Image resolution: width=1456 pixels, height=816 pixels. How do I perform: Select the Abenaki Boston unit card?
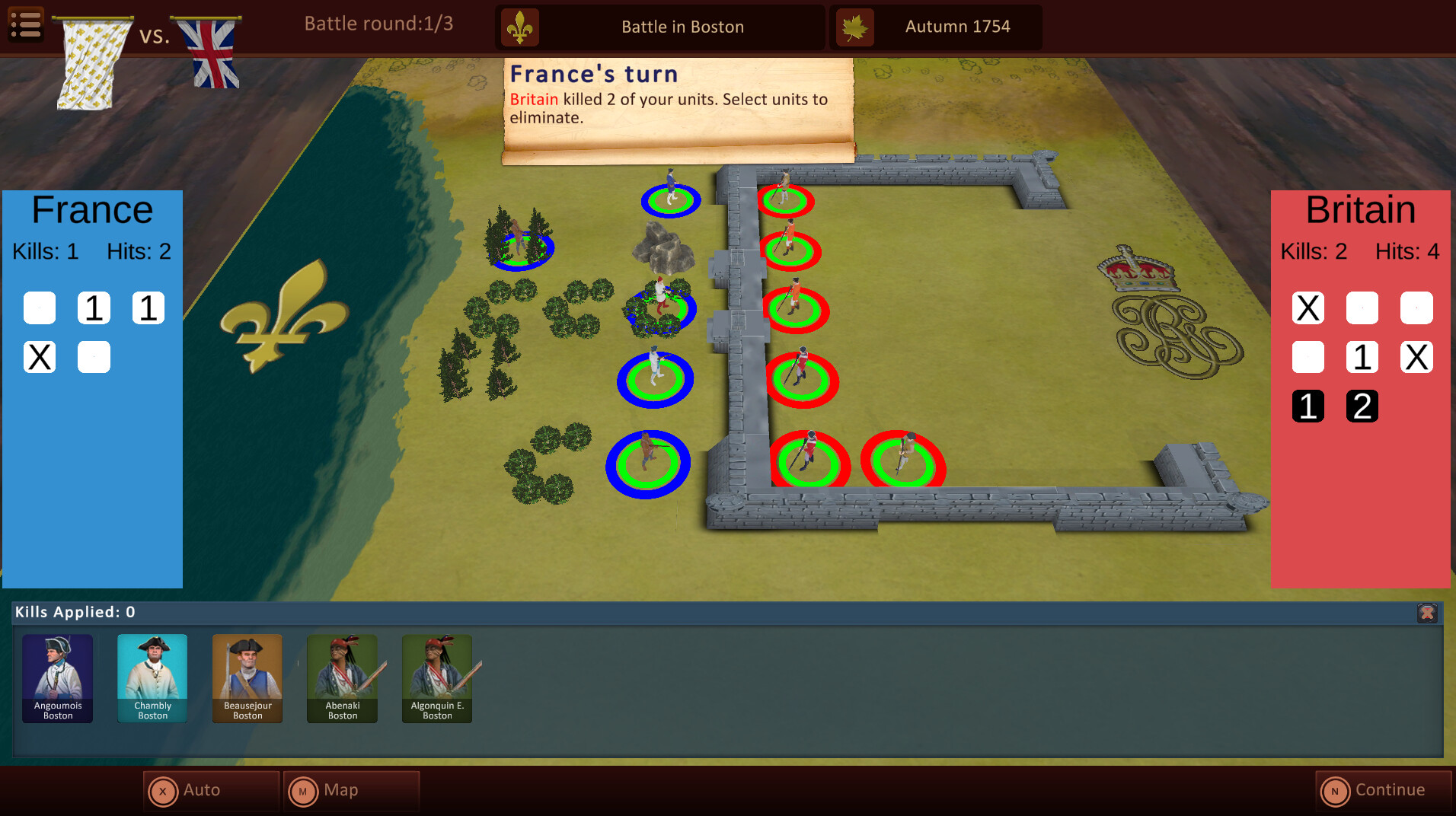click(x=342, y=678)
